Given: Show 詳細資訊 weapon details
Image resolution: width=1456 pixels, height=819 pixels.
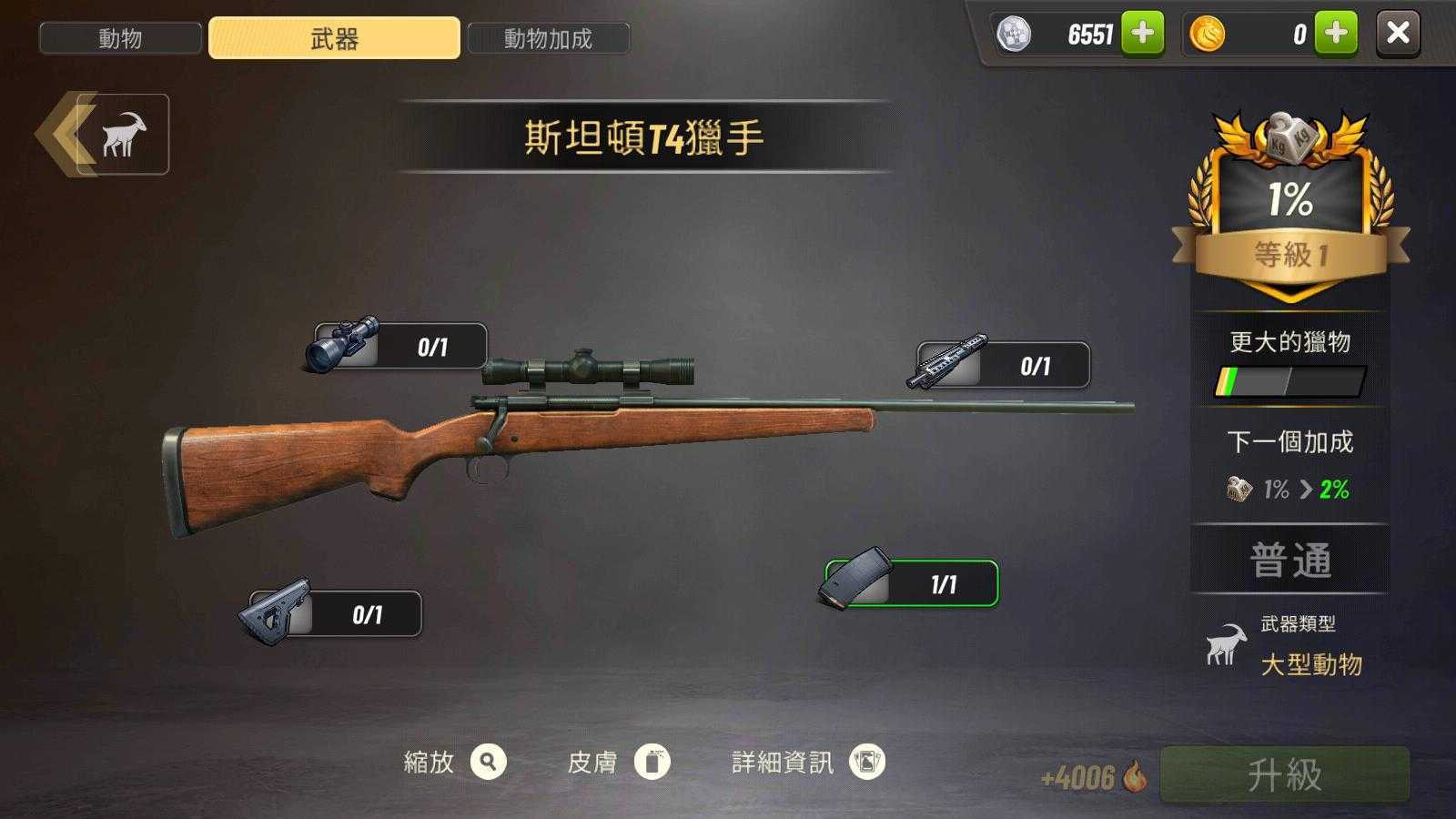Looking at the screenshot, I should [866, 762].
